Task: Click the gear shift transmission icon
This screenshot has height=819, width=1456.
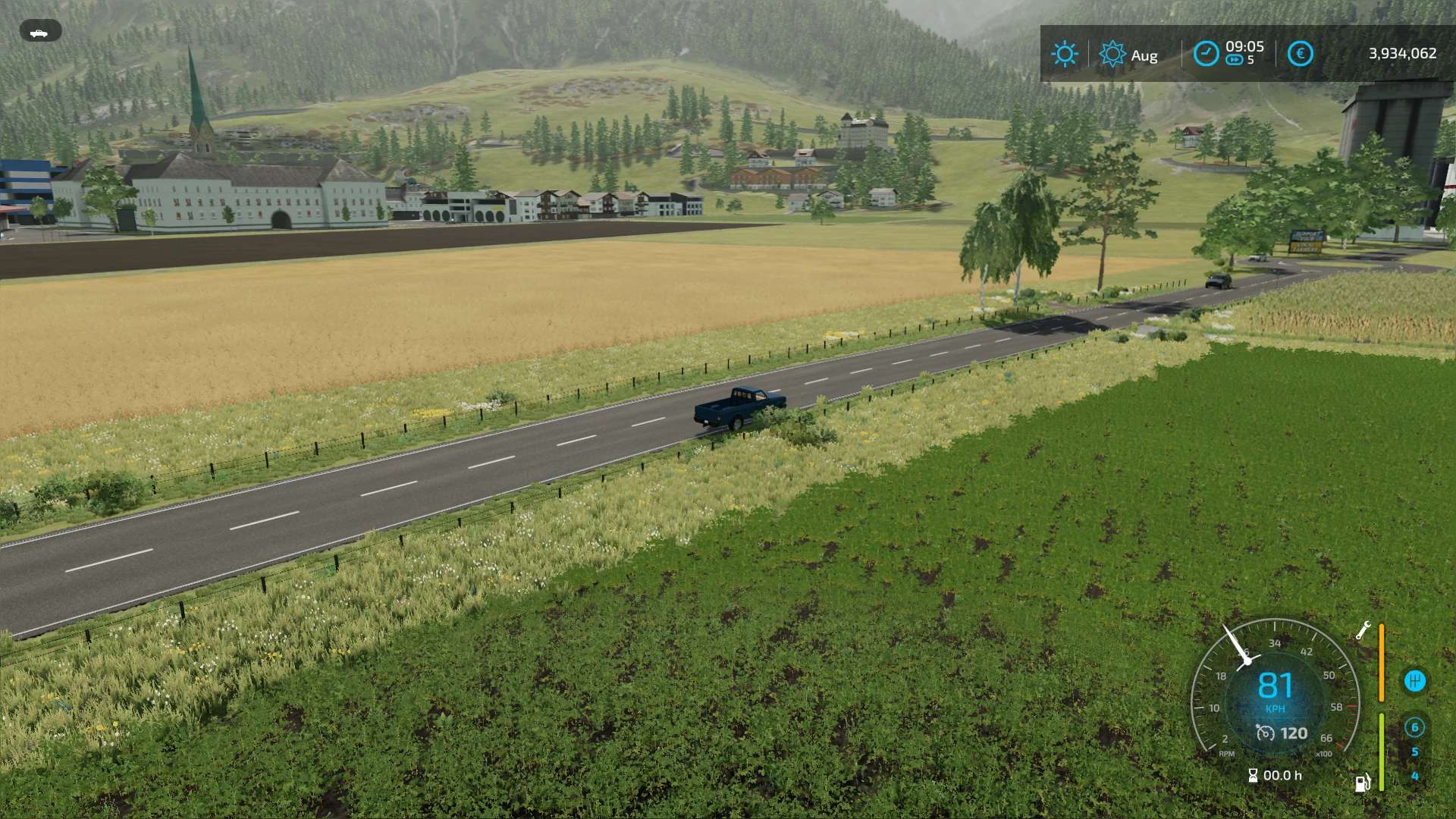Action: pos(1414,681)
